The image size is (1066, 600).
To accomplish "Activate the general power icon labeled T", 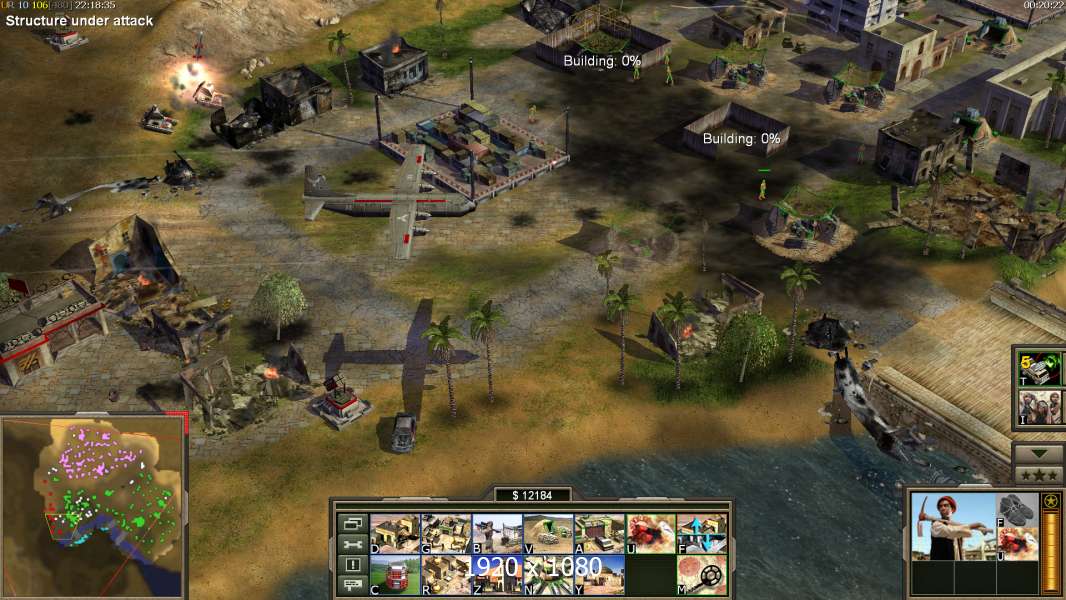I will point(1039,369).
